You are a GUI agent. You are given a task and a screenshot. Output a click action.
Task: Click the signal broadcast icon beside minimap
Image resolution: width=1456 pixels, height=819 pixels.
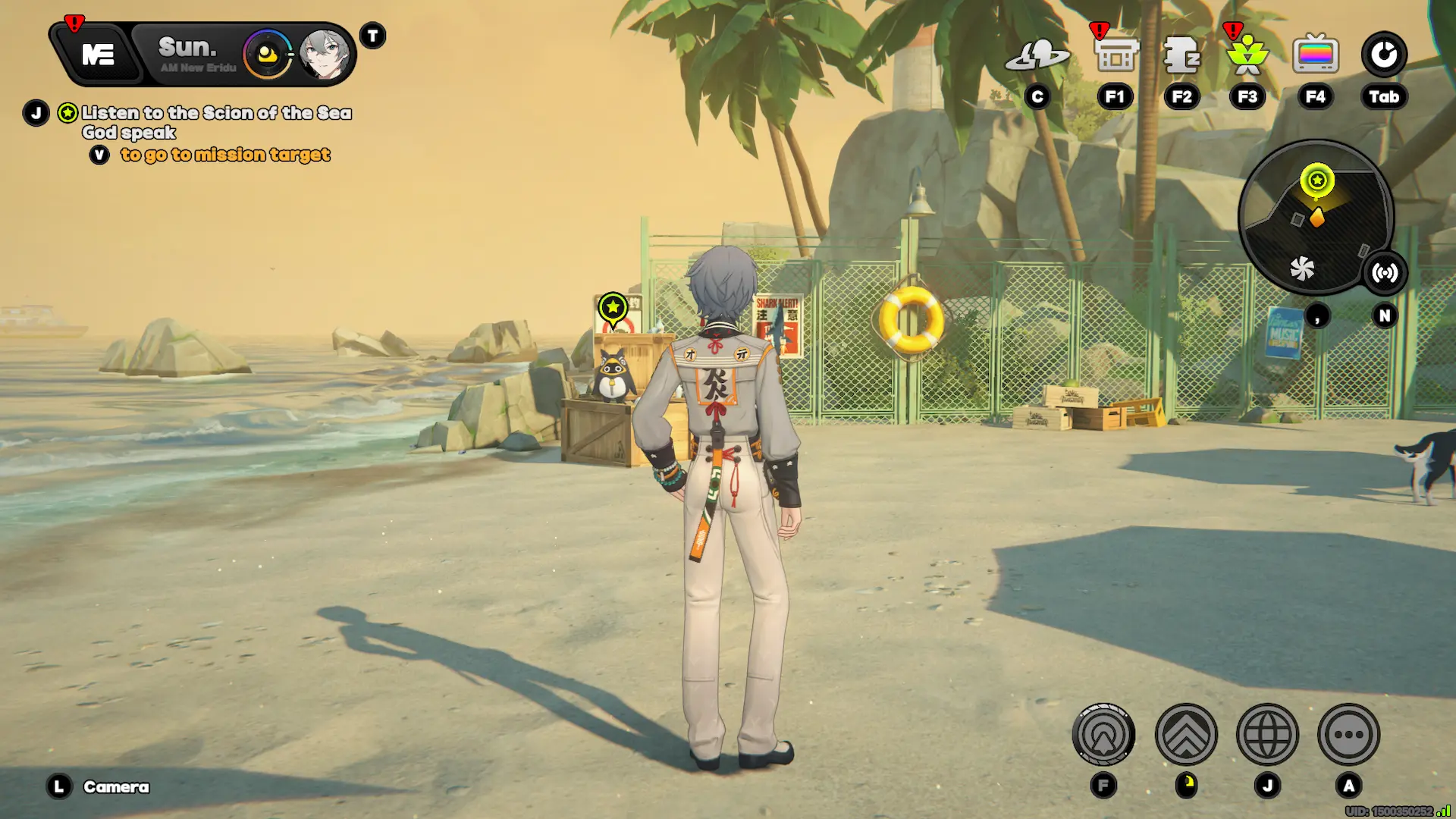1385,273
